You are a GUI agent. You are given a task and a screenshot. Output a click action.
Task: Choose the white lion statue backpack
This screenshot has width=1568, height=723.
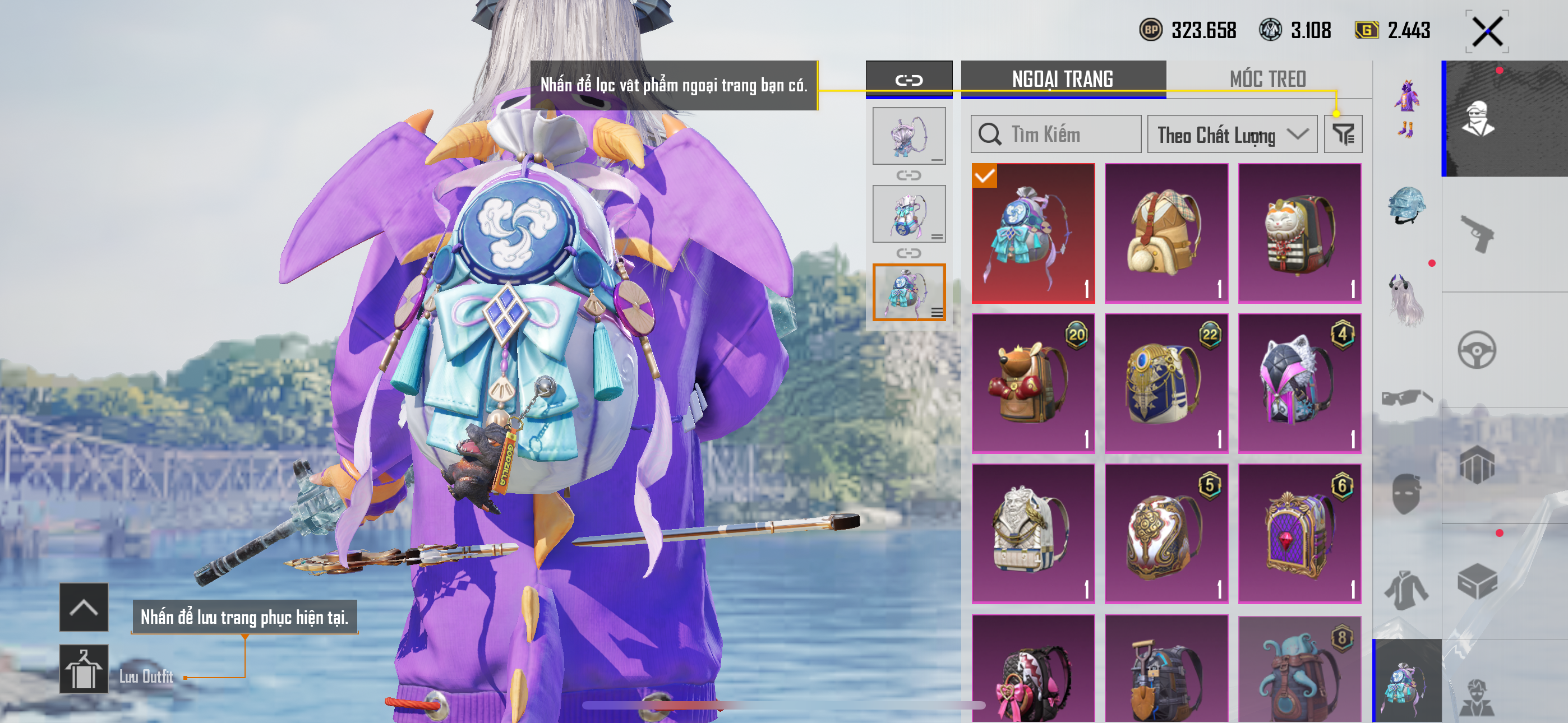pyautogui.click(x=1032, y=534)
